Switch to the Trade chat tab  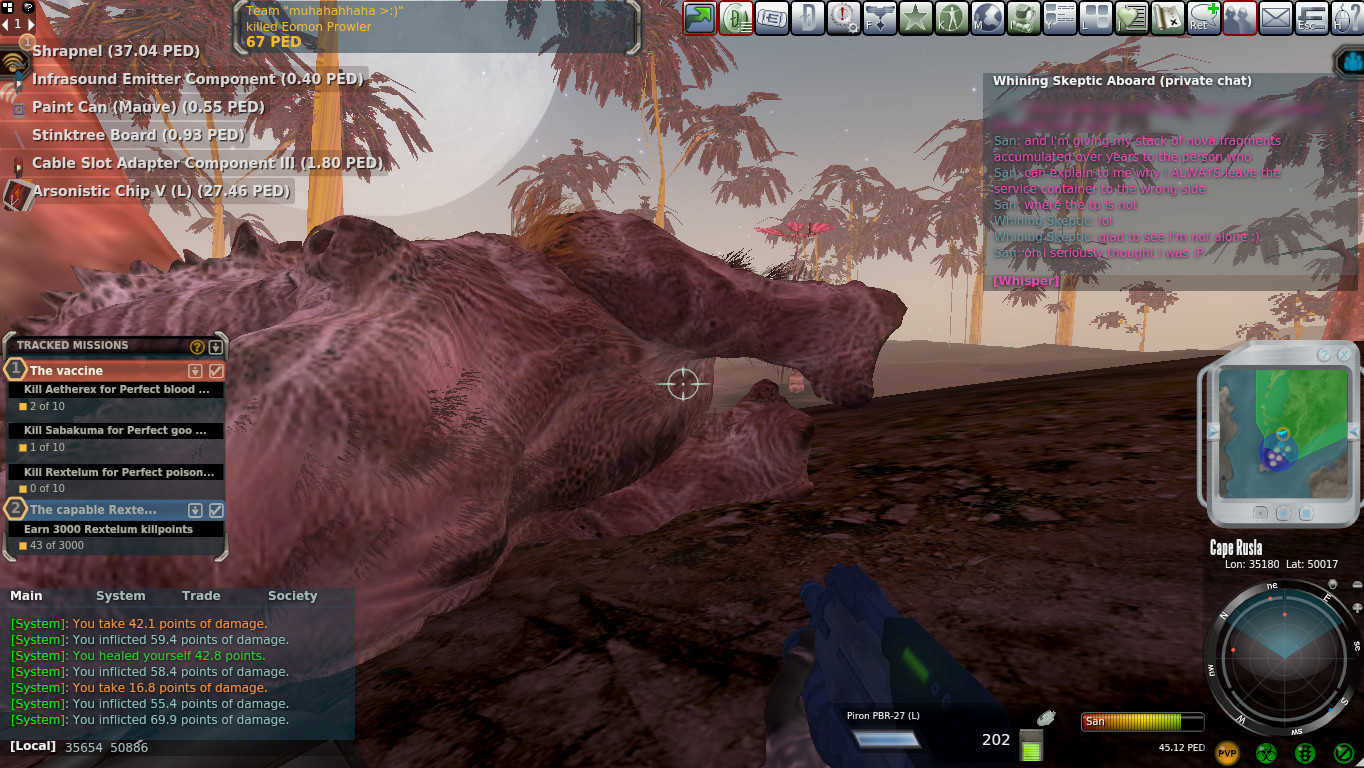[x=201, y=596]
